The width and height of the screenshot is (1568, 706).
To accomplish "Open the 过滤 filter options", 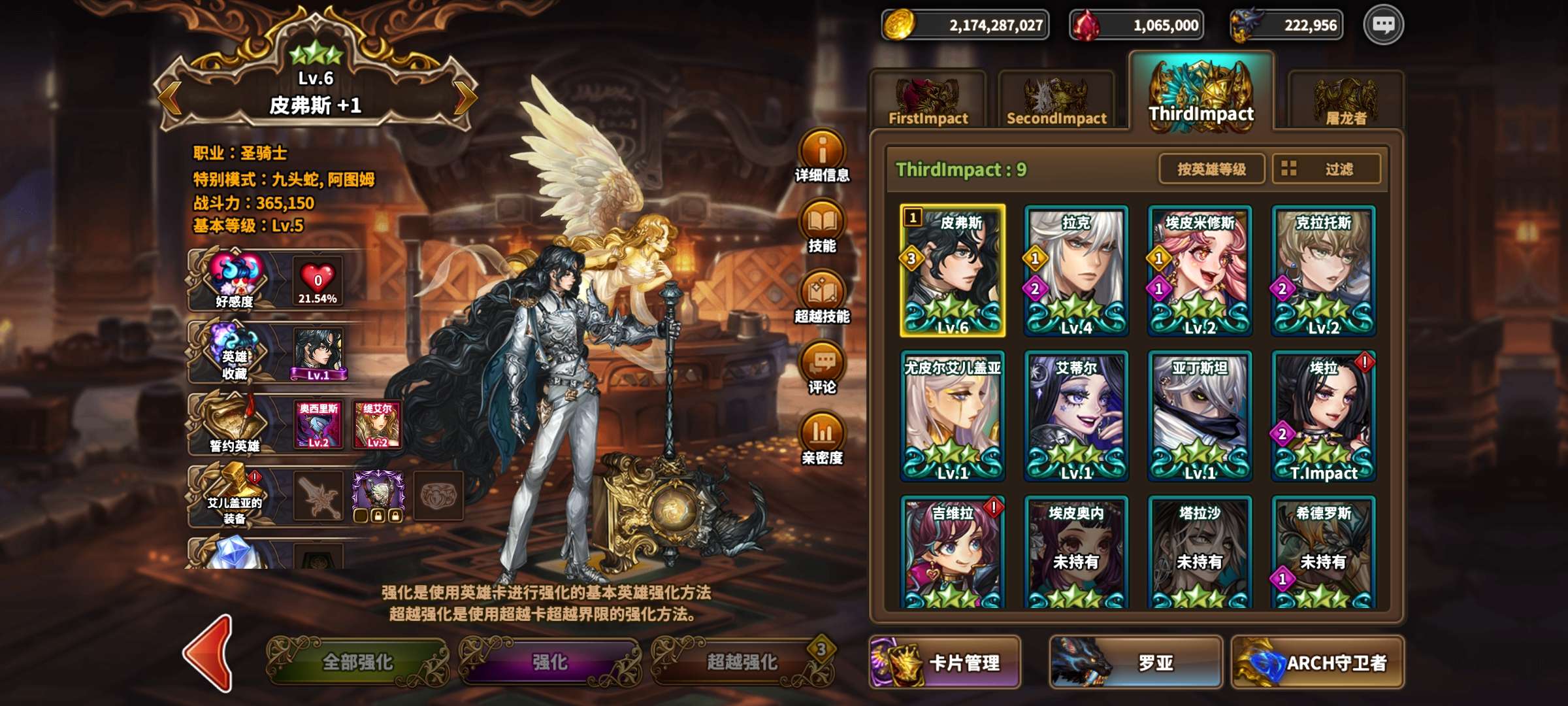I will (x=1326, y=169).
